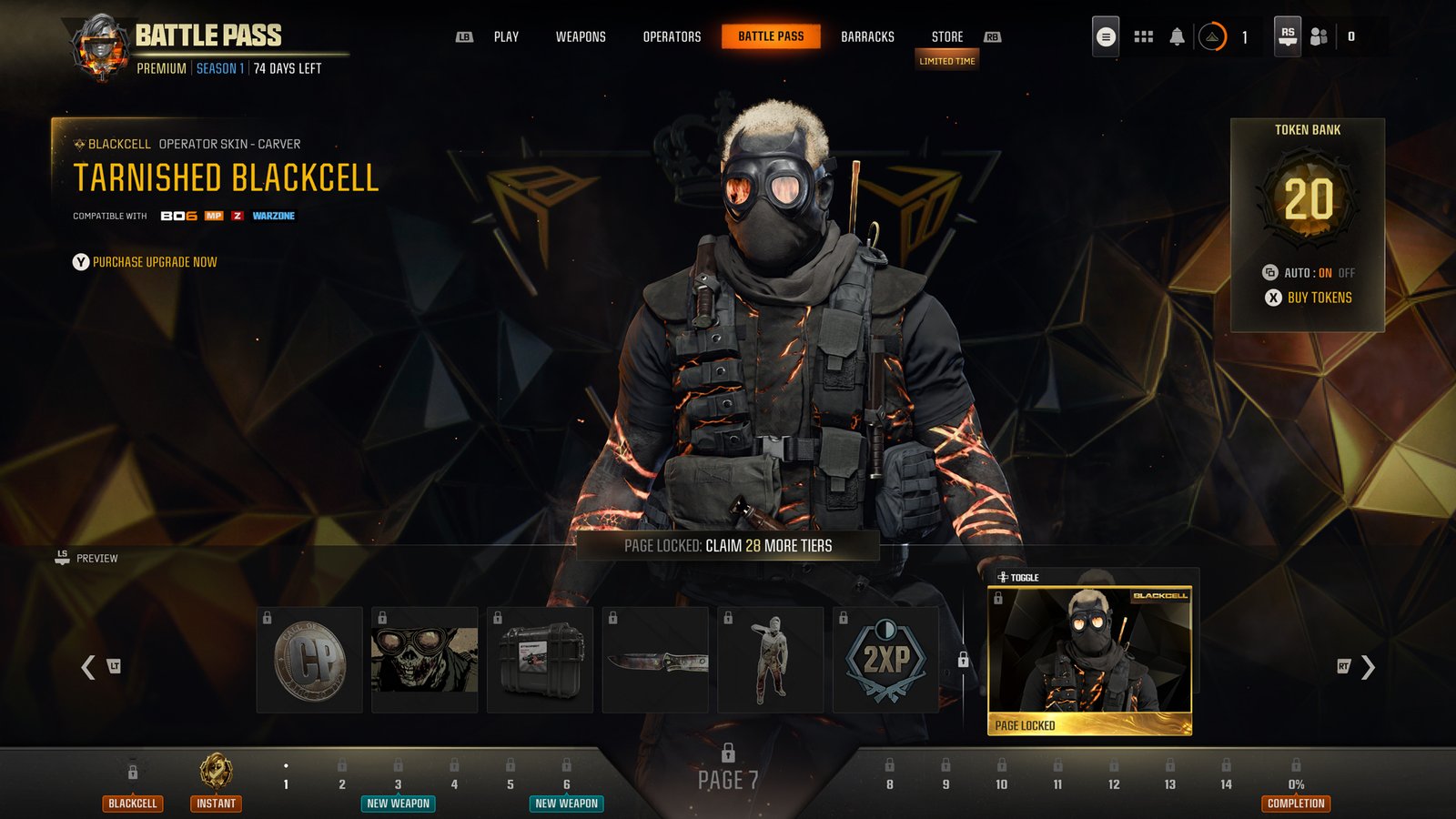
Task: Click the left arrow to view previous page
Action: [87, 665]
